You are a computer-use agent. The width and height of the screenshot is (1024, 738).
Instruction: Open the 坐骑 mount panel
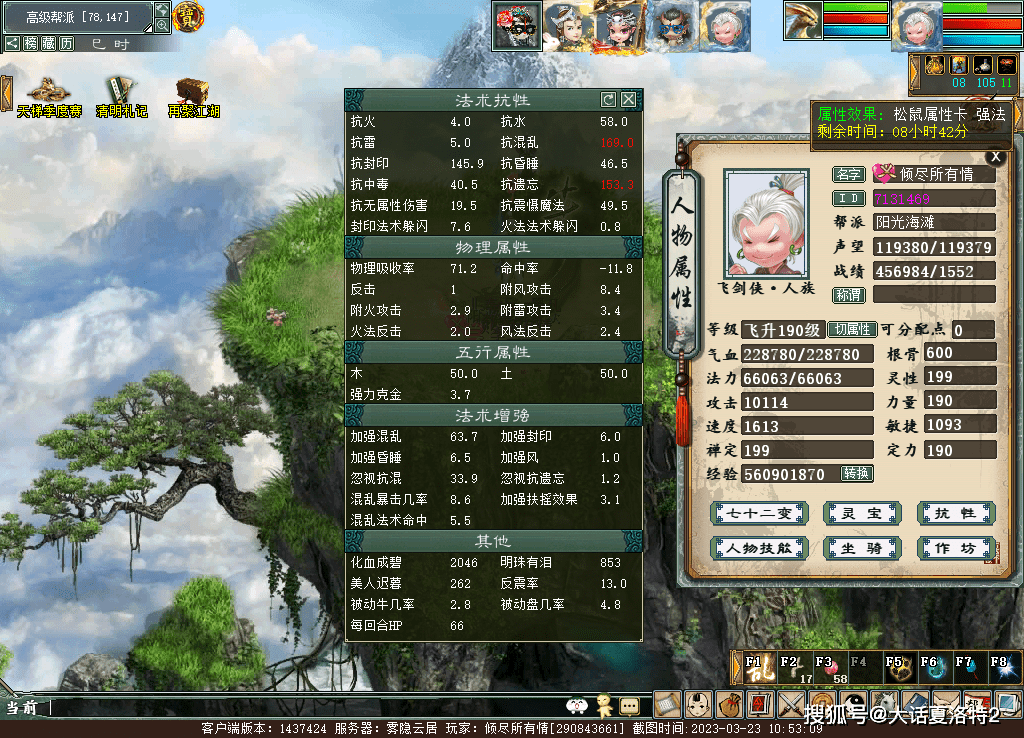click(859, 548)
